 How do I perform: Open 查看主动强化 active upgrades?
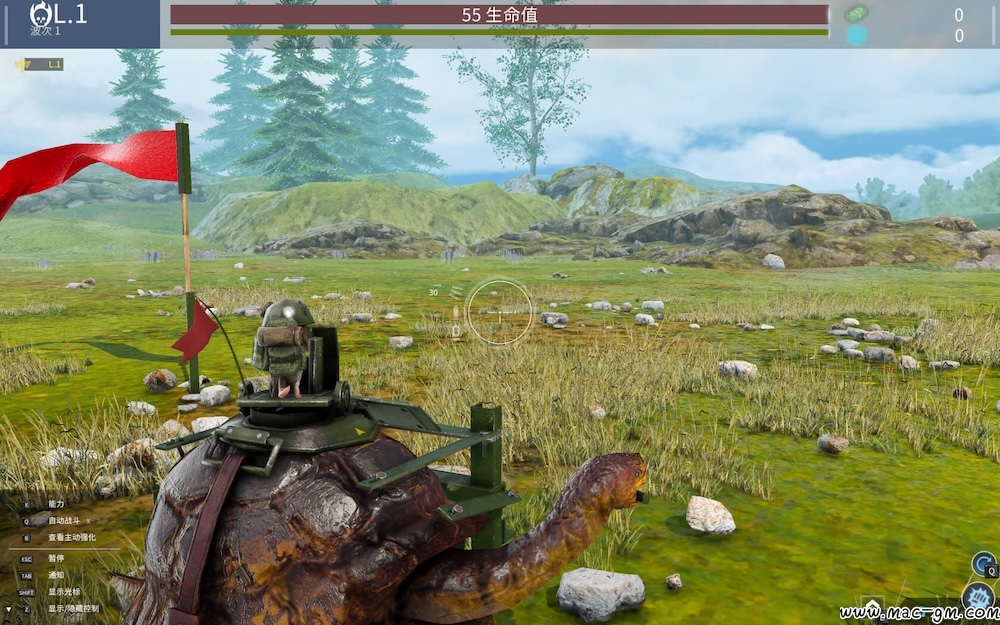pyautogui.click(x=71, y=537)
